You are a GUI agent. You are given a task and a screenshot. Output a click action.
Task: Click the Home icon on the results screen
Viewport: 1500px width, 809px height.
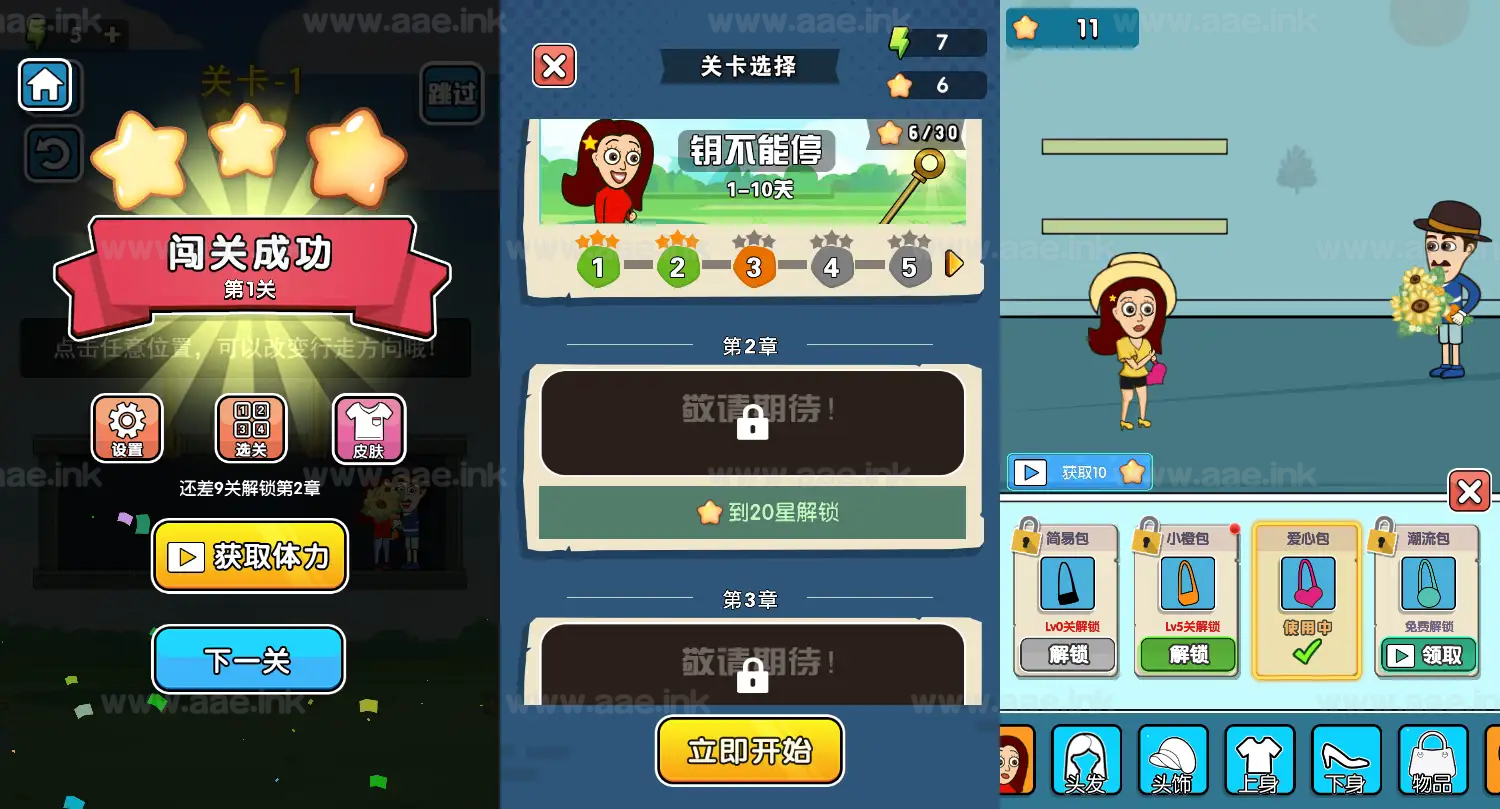coord(48,87)
